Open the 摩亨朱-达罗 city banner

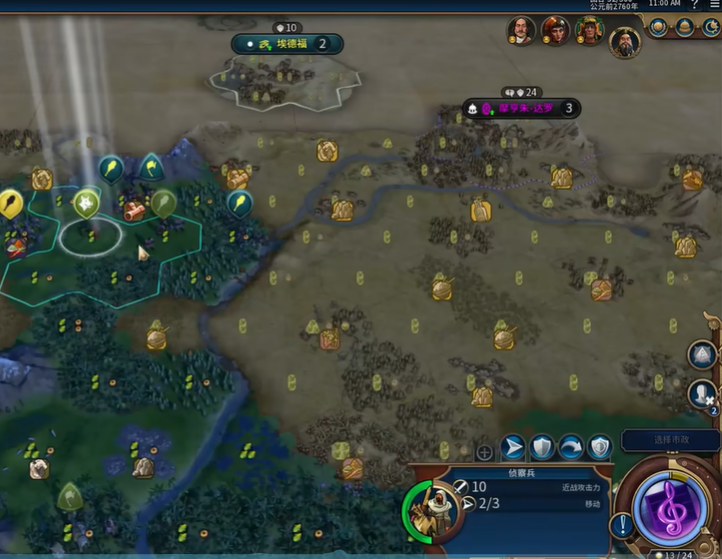coord(523,108)
